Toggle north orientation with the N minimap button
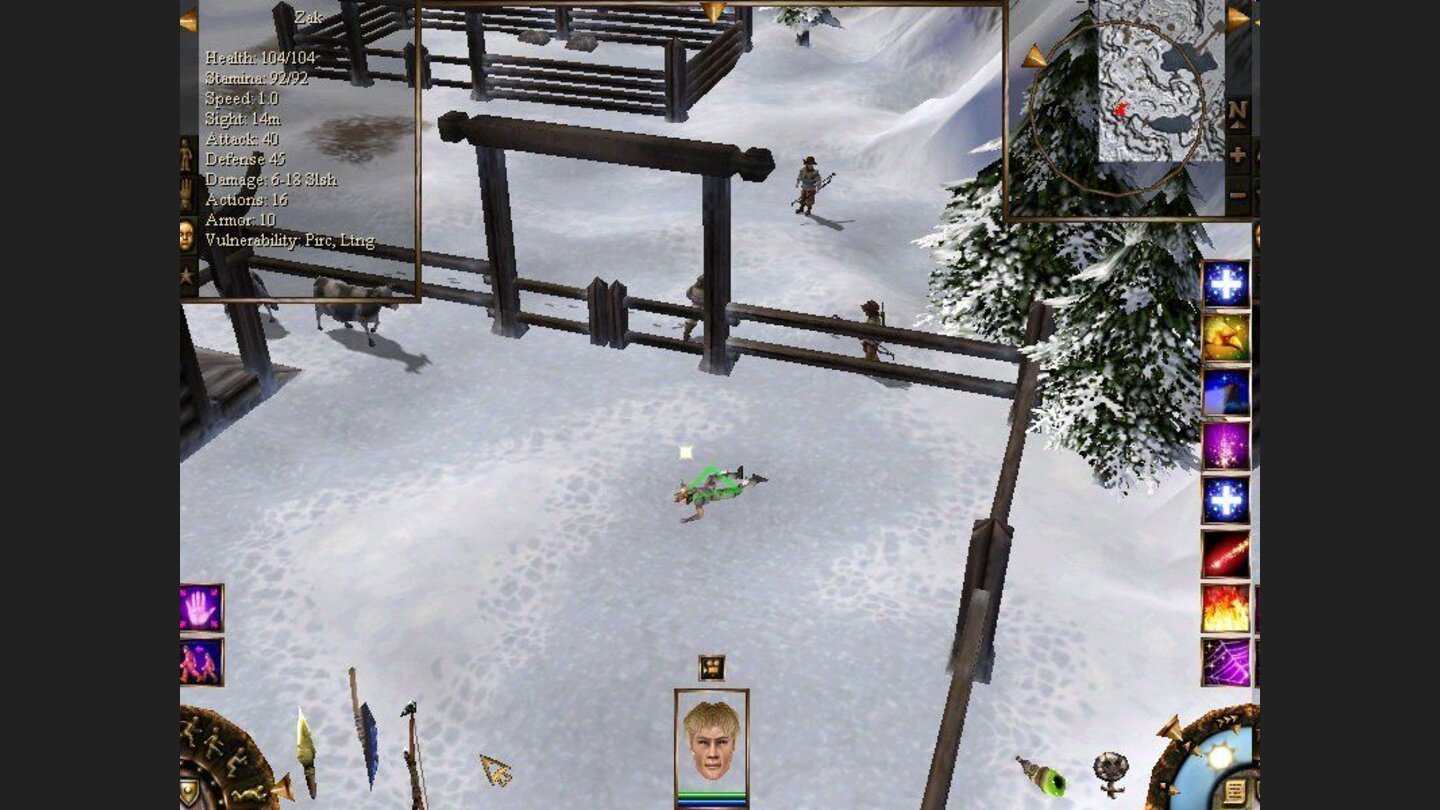 point(1236,111)
